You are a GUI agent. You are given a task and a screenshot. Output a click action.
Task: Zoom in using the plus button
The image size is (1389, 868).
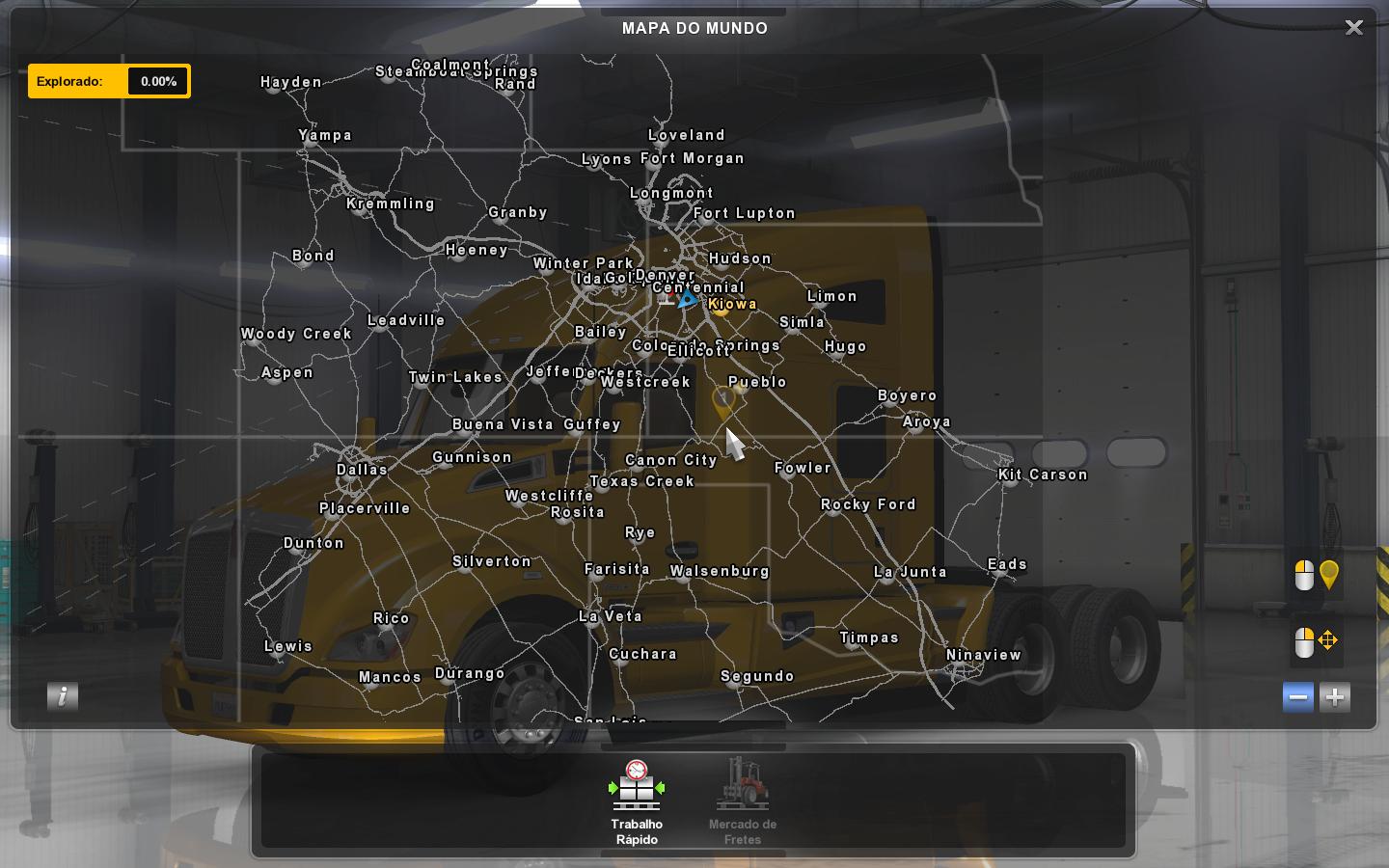pyautogui.click(x=1334, y=696)
